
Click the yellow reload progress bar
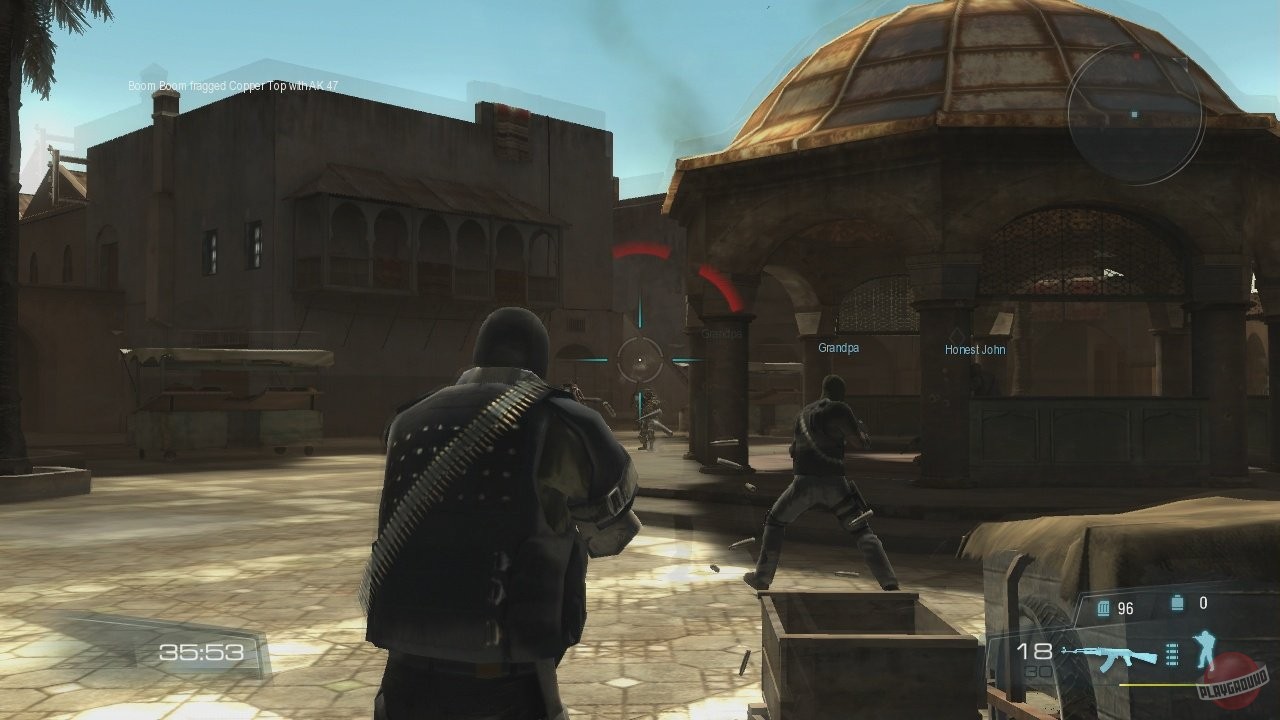tap(1160, 685)
